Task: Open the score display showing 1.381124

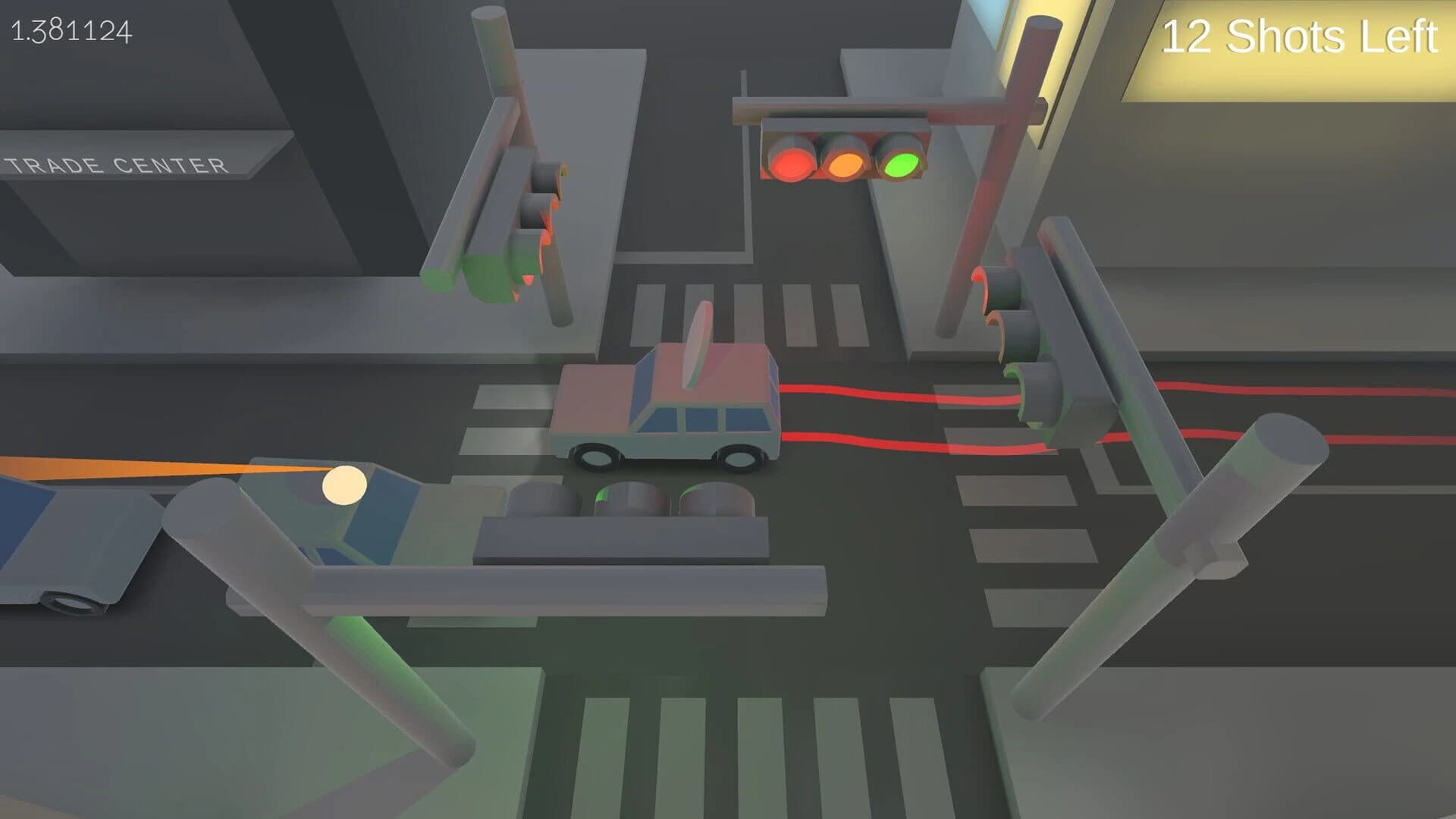Action: (71, 31)
